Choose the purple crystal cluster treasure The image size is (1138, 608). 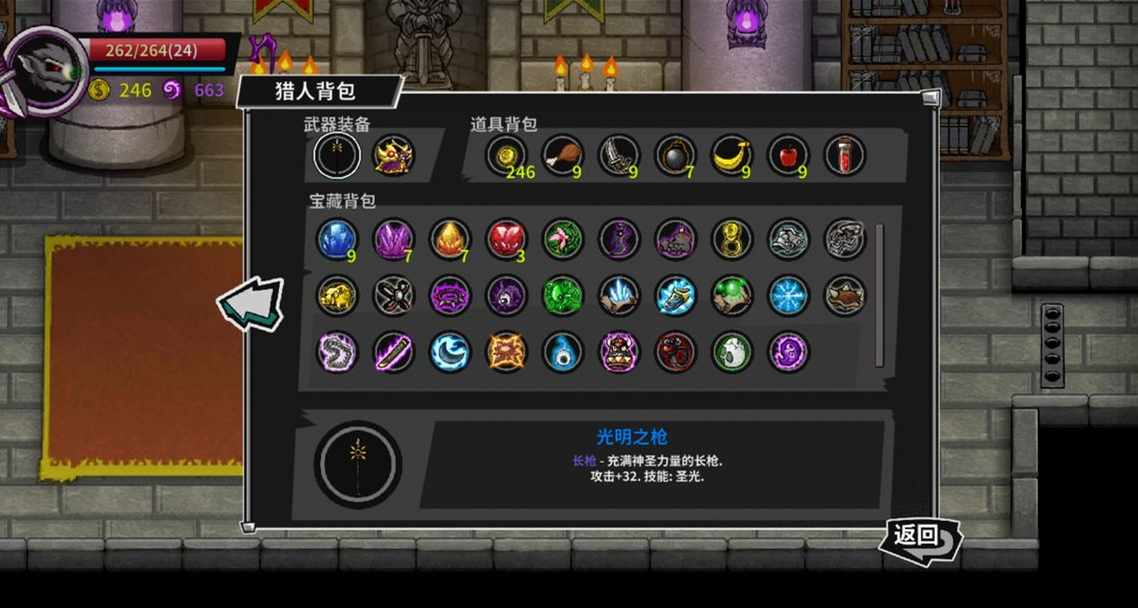pyautogui.click(x=393, y=240)
